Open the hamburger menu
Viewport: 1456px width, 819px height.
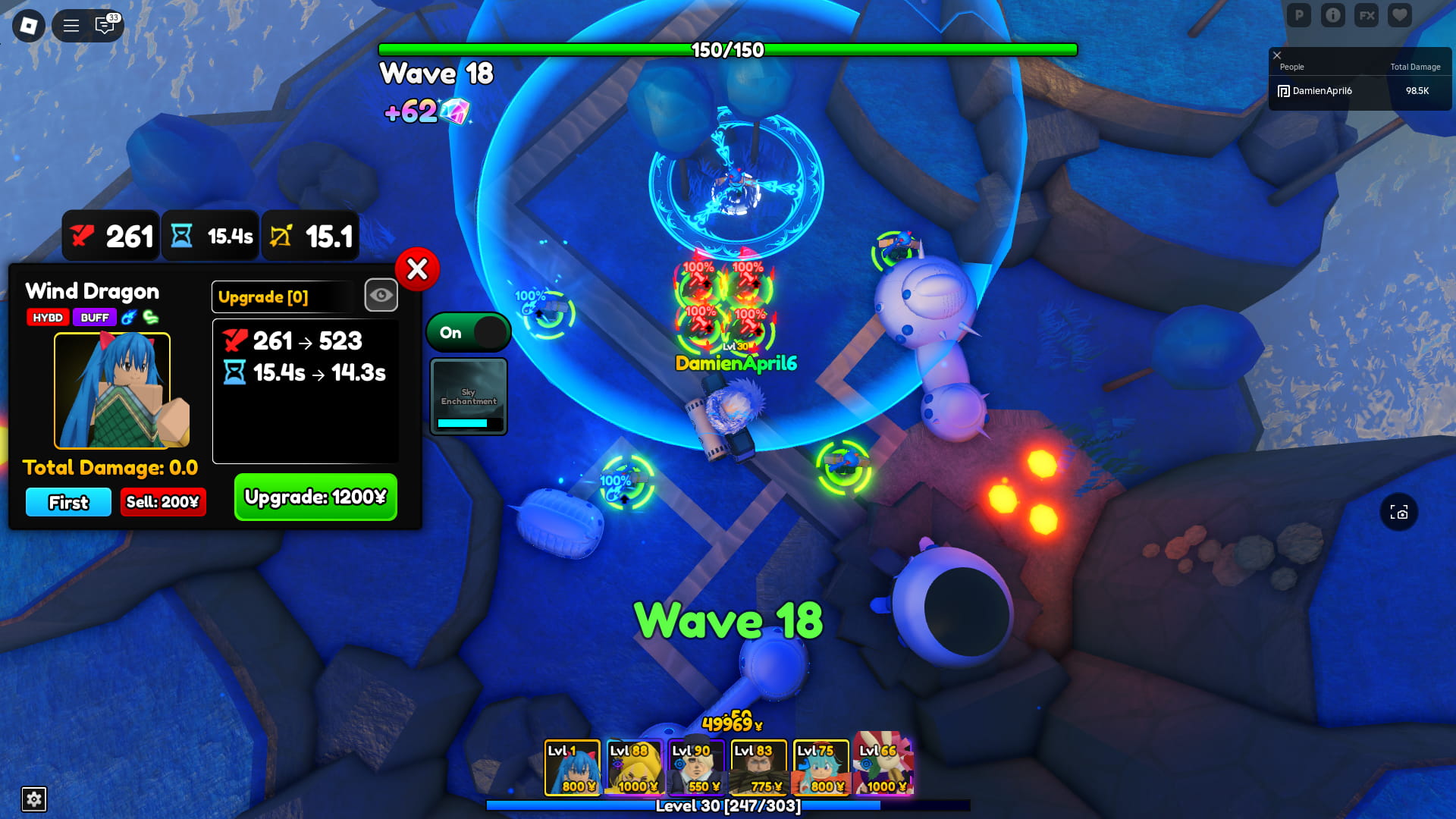point(71,25)
